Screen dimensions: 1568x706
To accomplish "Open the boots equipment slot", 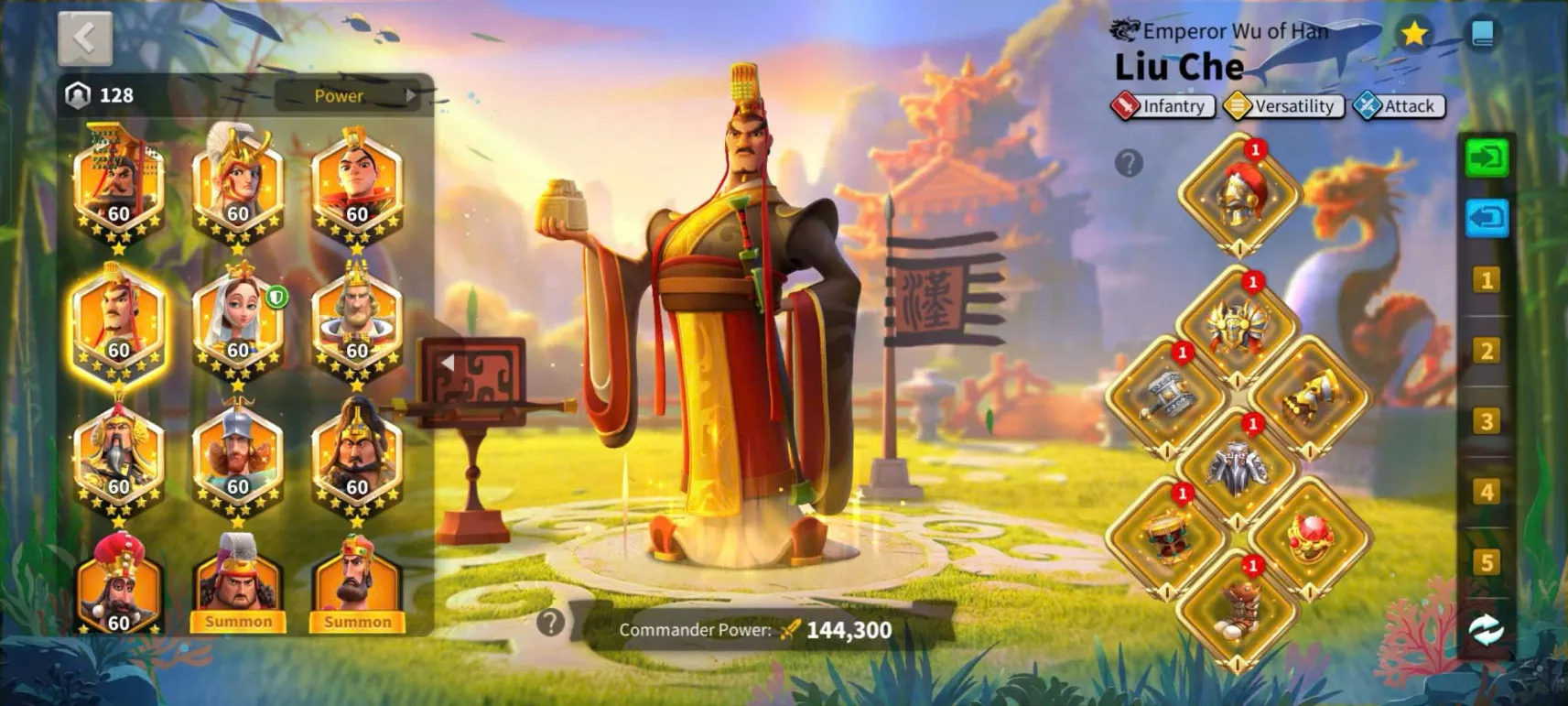I will 1237,609.
